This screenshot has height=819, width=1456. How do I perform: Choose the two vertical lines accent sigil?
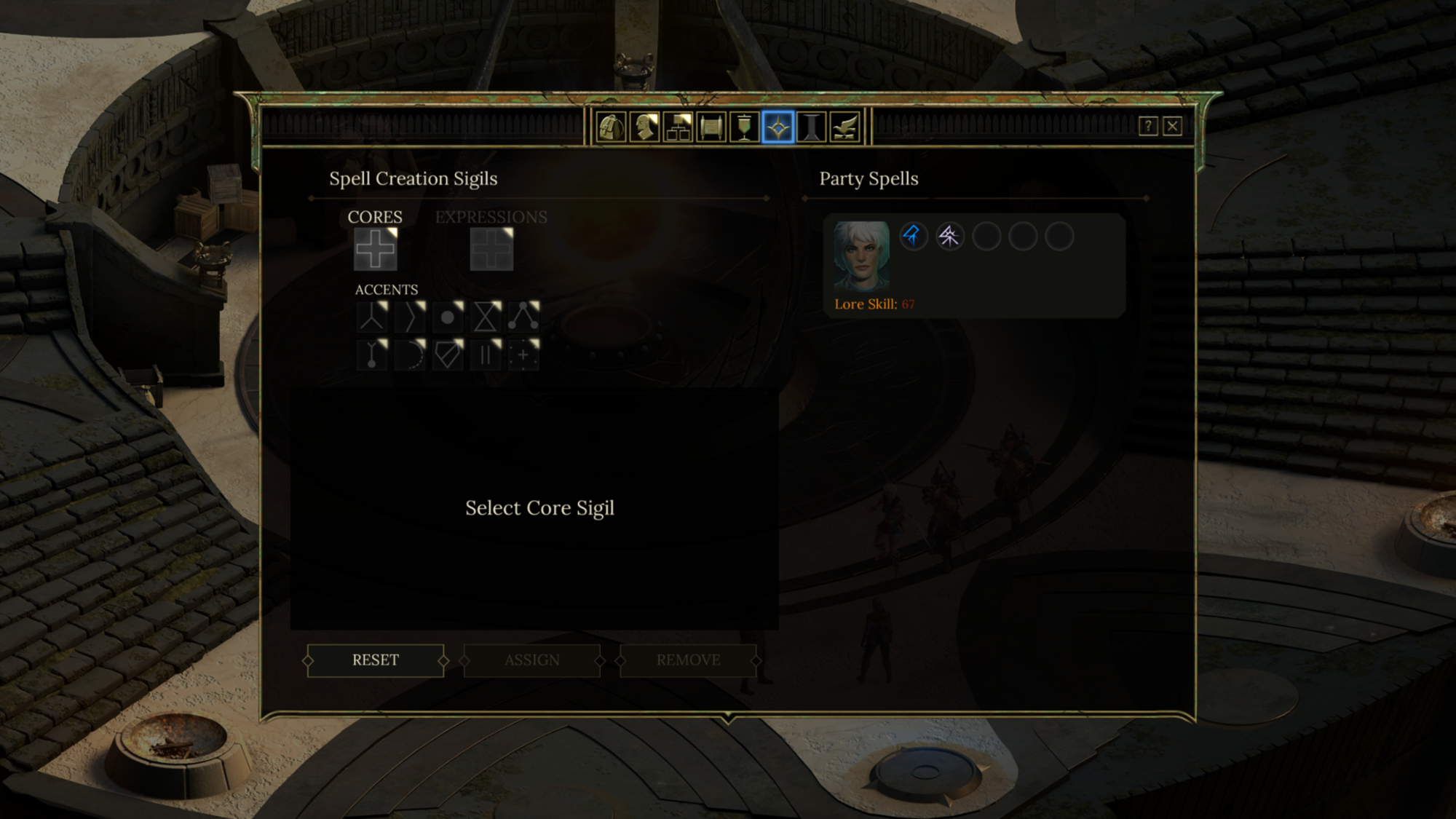pyautogui.click(x=486, y=355)
